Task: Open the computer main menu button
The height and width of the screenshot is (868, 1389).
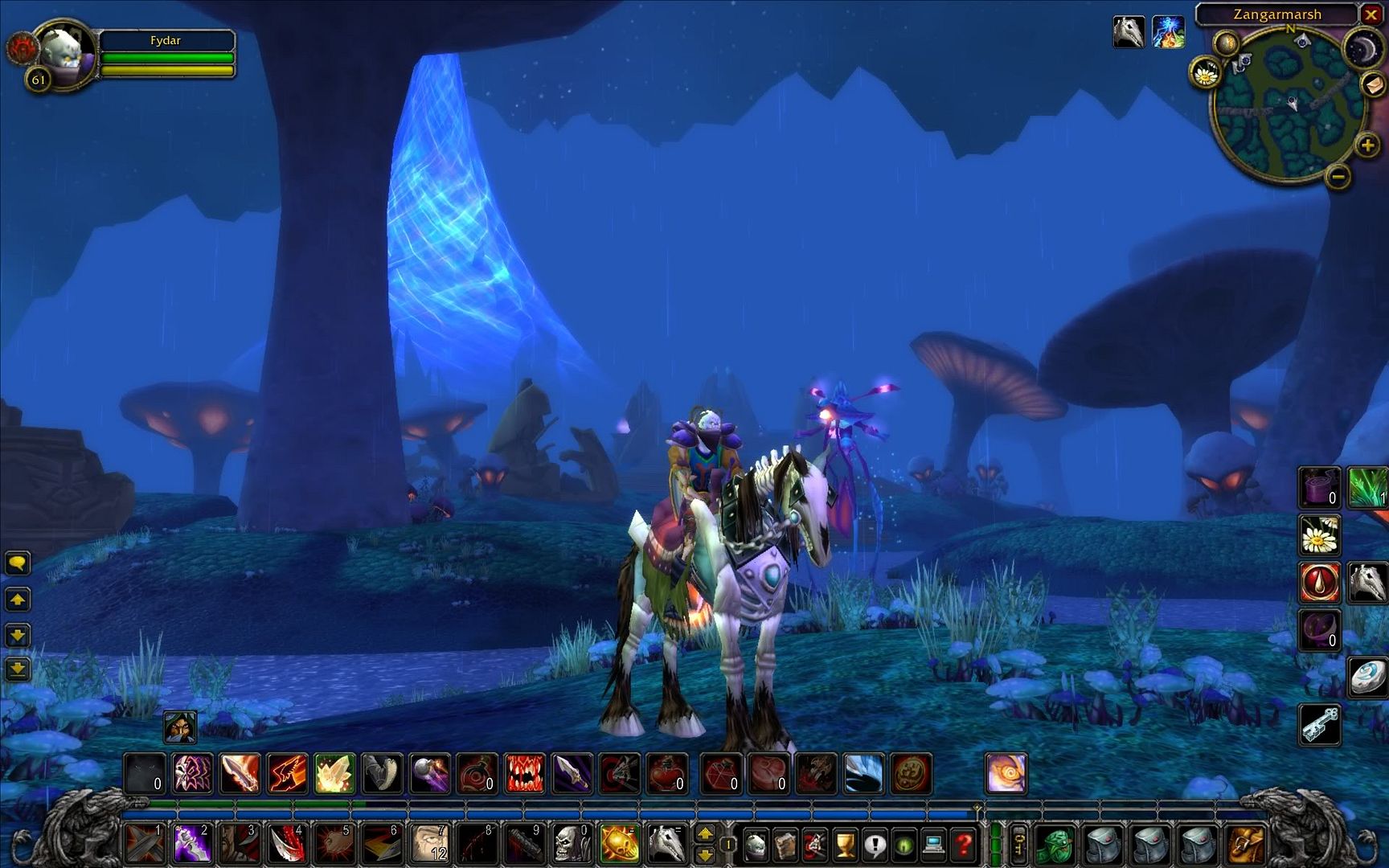Action: (x=933, y=845)
